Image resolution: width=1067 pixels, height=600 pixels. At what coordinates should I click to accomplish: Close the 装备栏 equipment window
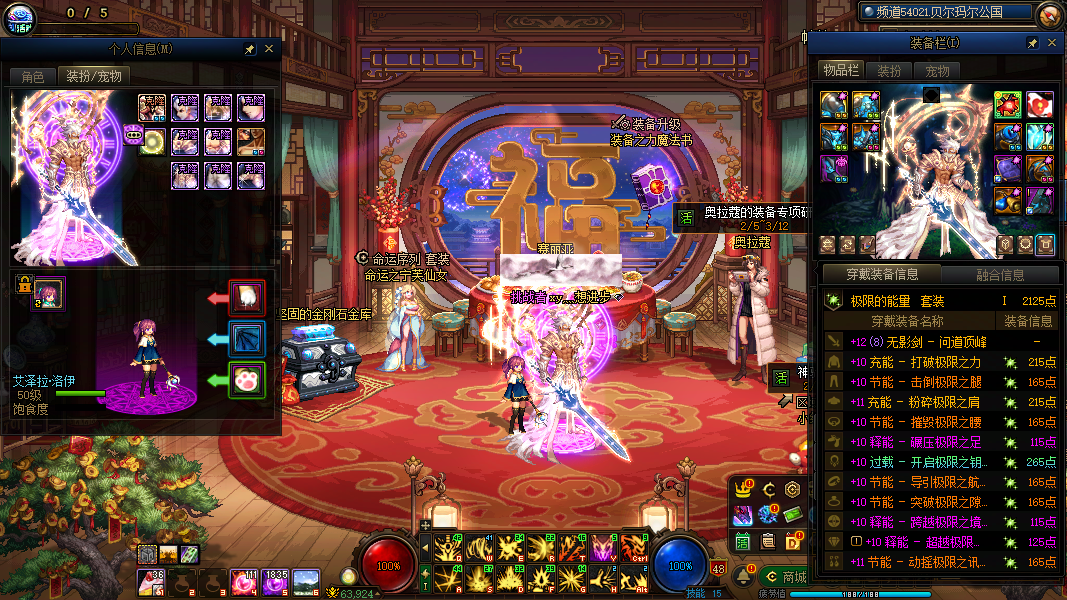[1051, 43]
